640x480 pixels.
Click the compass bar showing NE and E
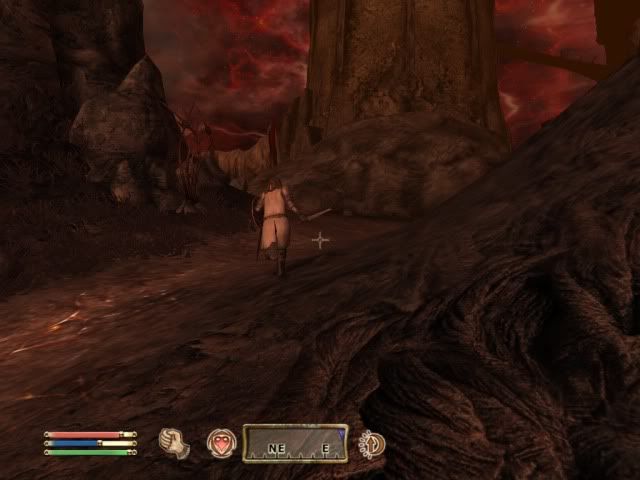click(x=296, y=443)
